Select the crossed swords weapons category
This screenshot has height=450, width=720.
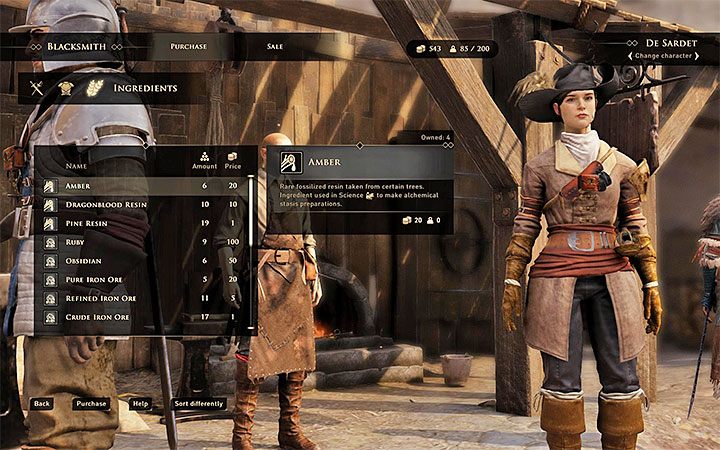click(x=37, y=88)
